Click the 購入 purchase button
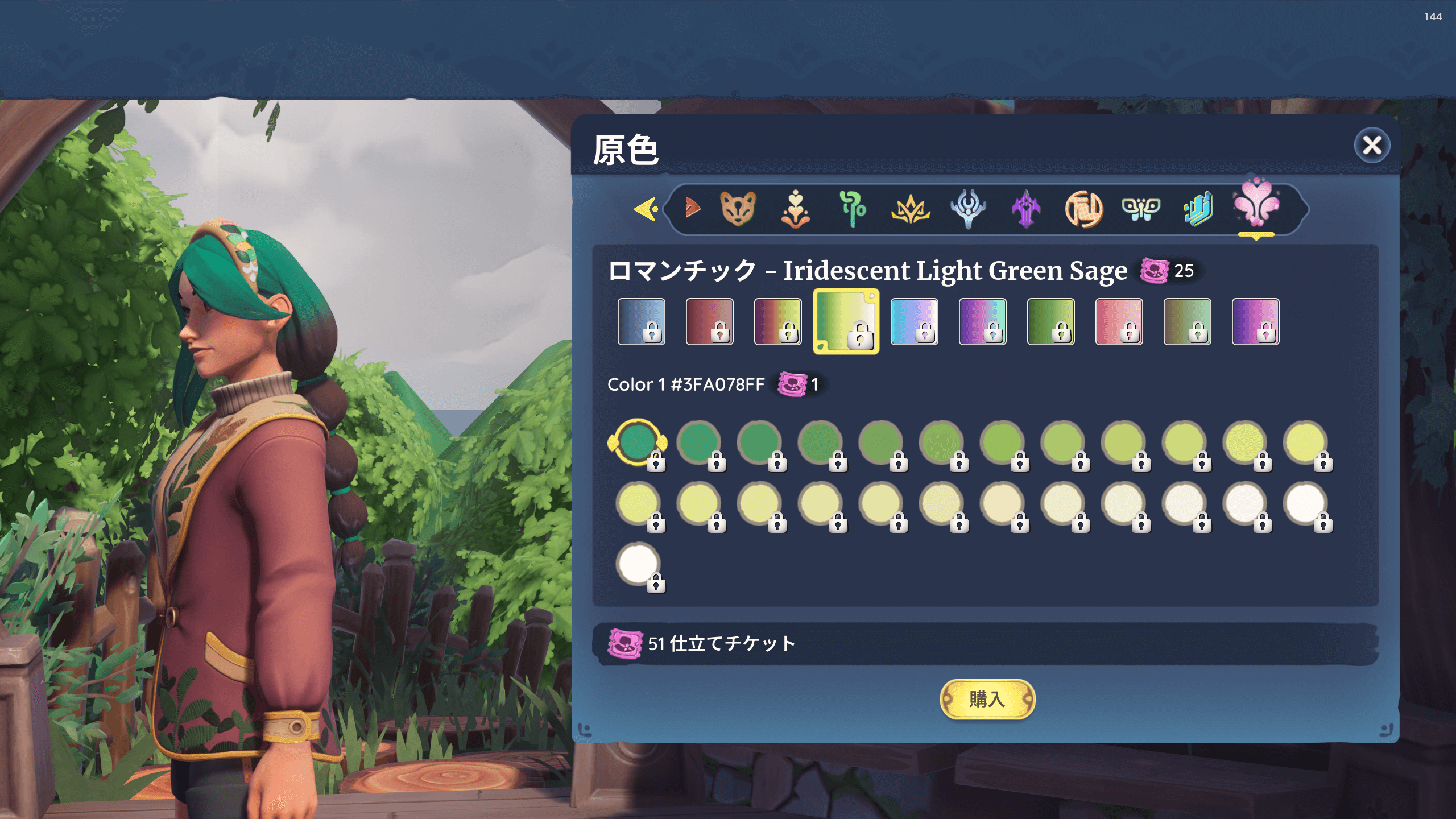This screenshot has width=1456, height=819. click(987, 699)
